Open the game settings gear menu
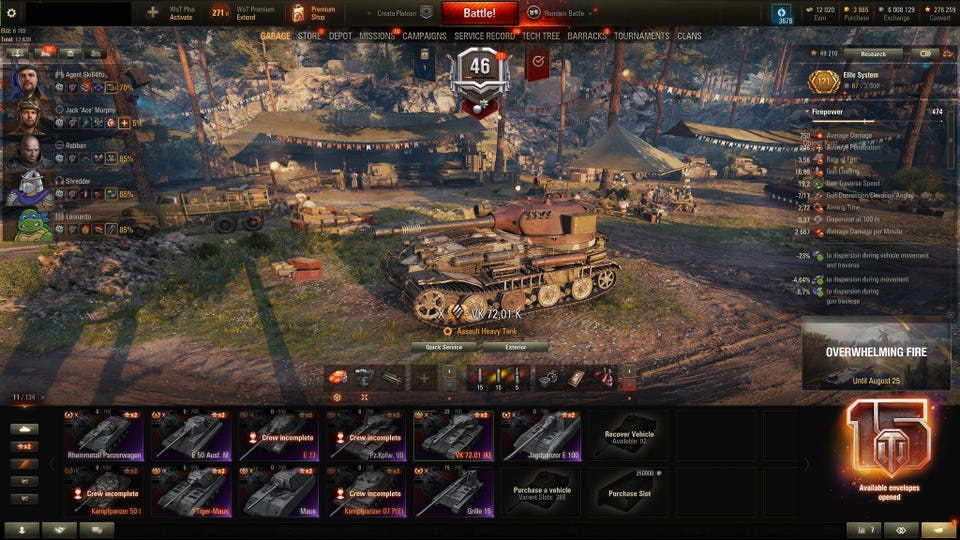This screenshot has height=540, width=960. (x=12, y=13)
